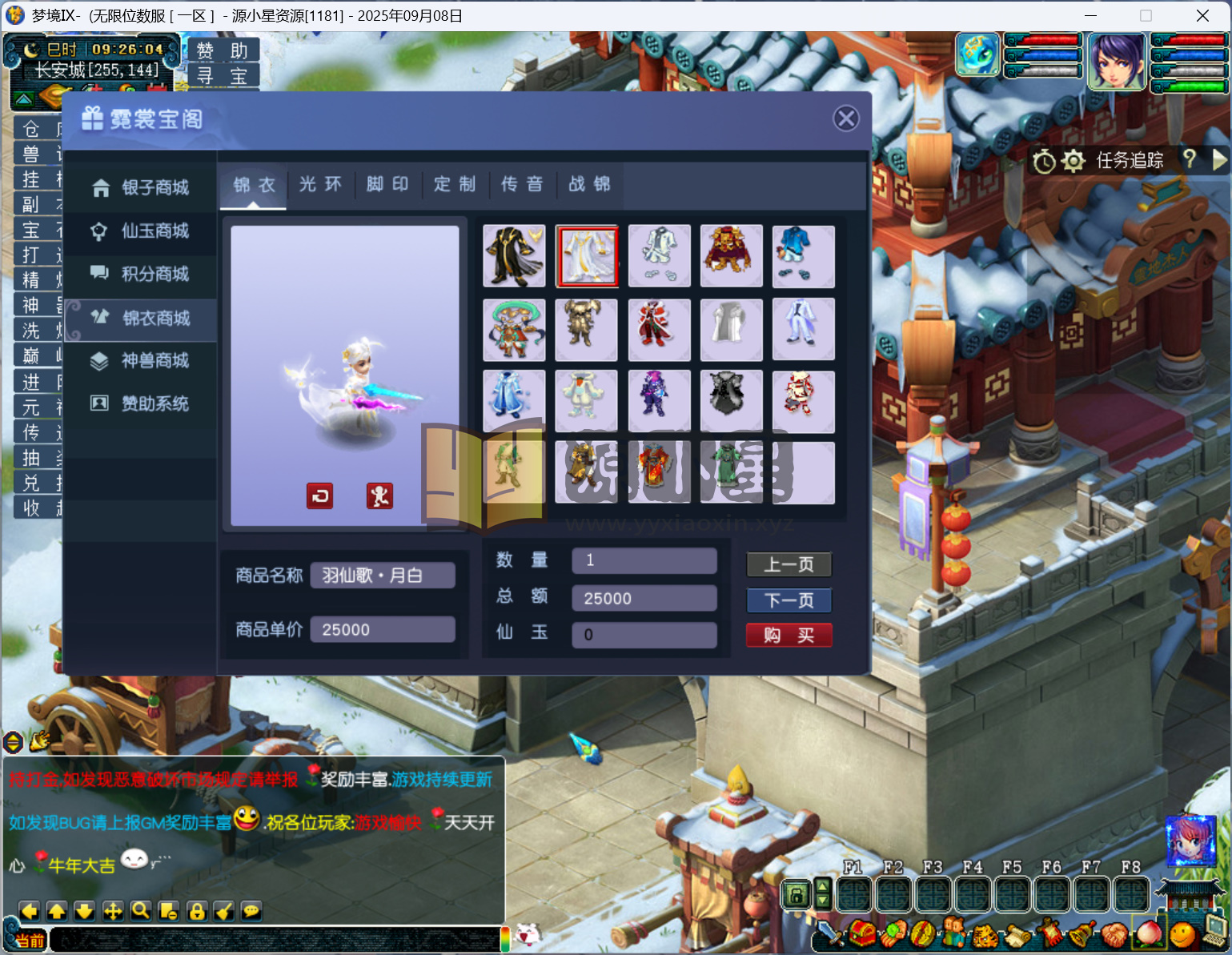Screen dimensions: 1232x955
Task: Click the down arrow in the chat toolbar
Action: pos(83,910)
